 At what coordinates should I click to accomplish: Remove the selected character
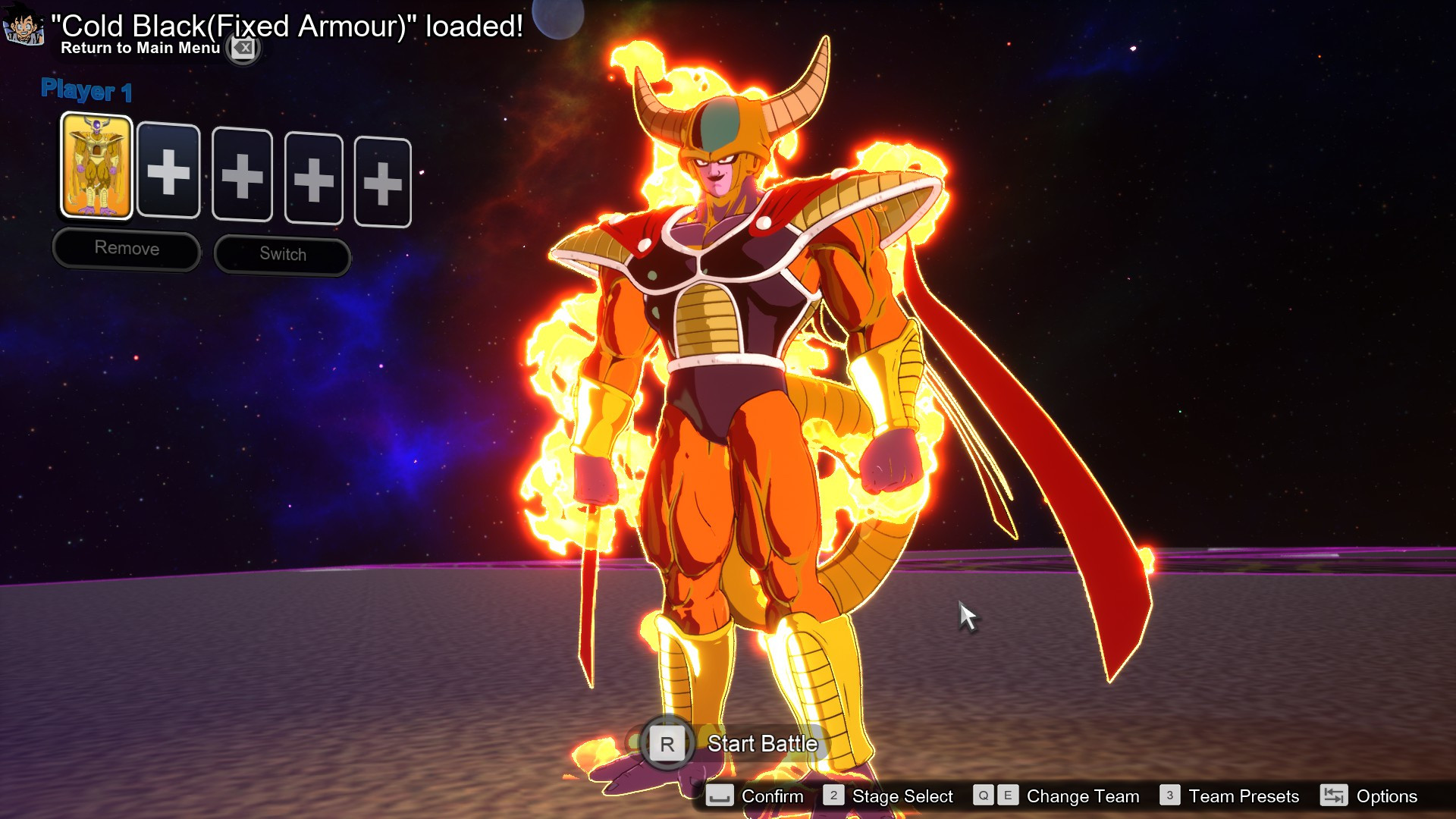click(126, 248)
